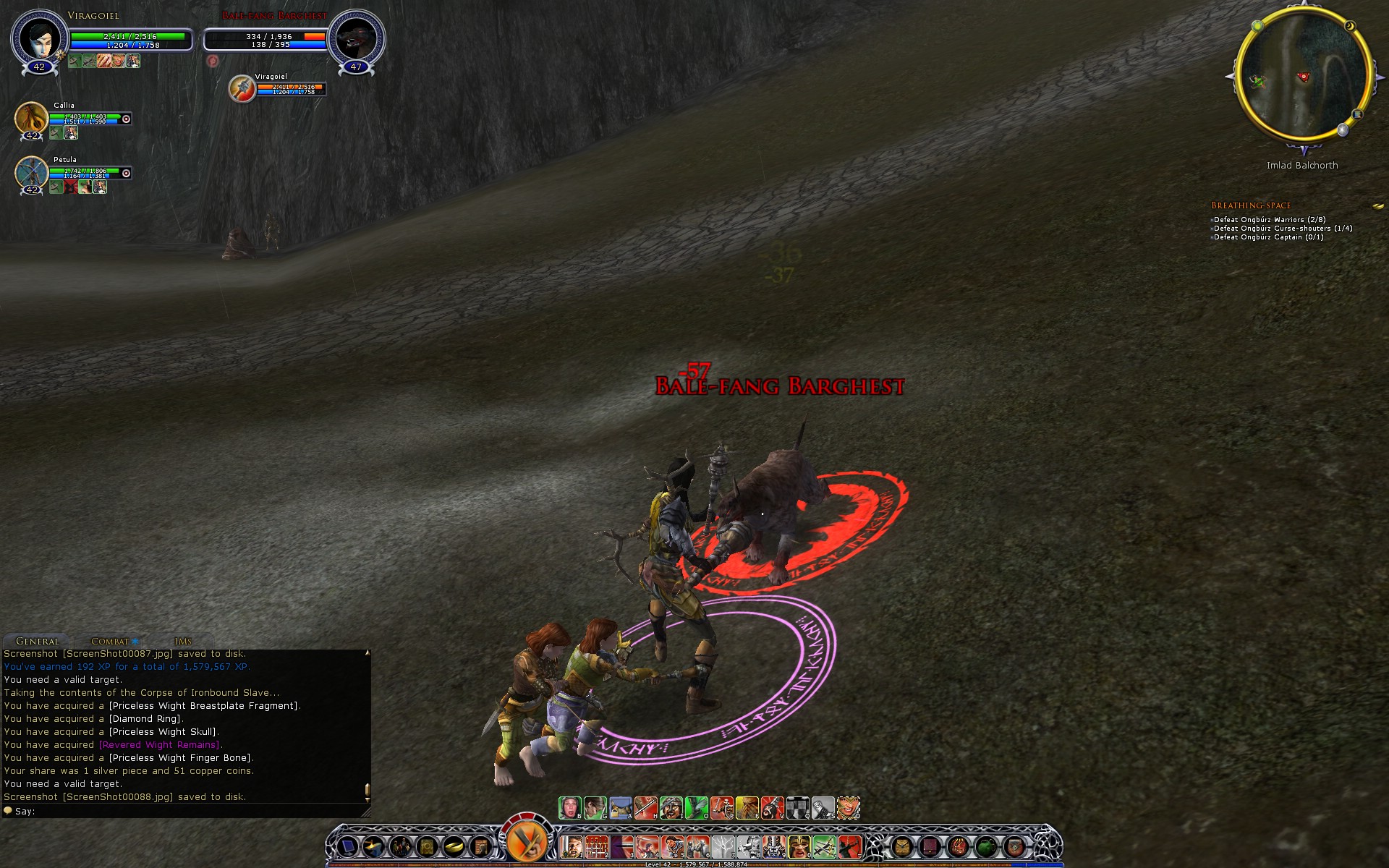Use the white tree skill in slot 7
This screenshot has height=868, width=1389.
pos(722,846)
